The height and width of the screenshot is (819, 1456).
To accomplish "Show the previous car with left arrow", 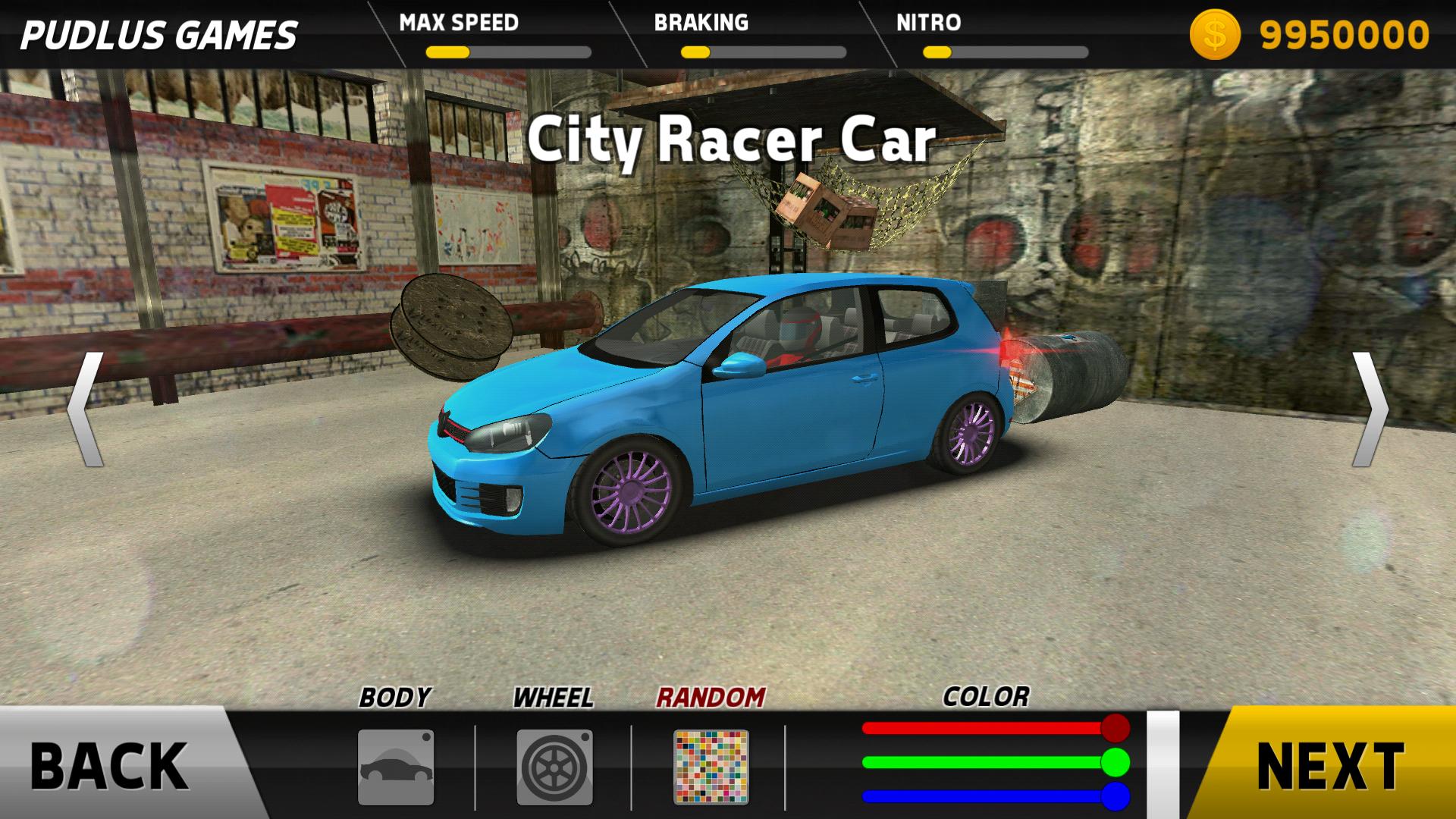I will click(85, 409).
